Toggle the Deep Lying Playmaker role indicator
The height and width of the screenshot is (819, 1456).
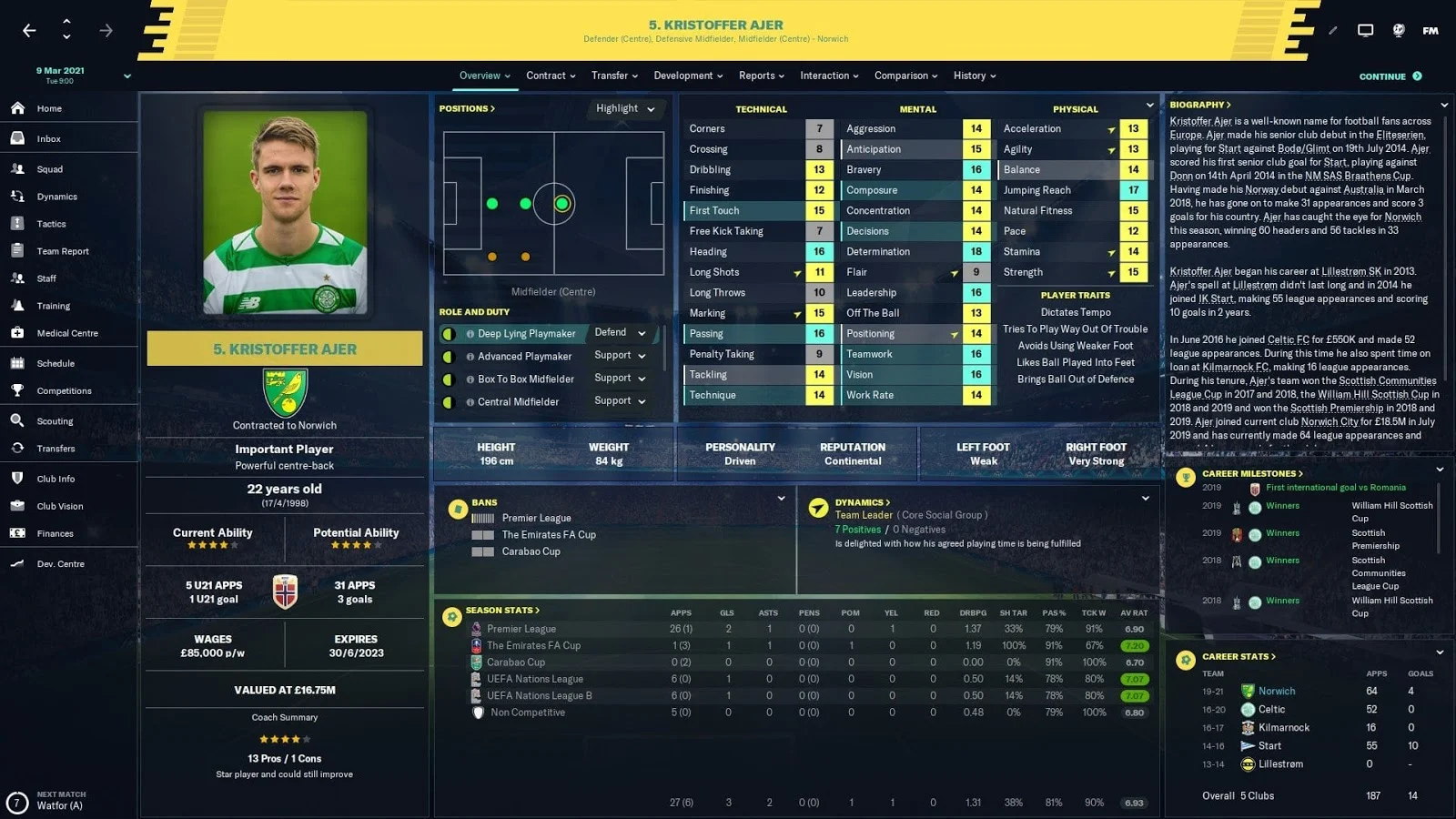448,333
